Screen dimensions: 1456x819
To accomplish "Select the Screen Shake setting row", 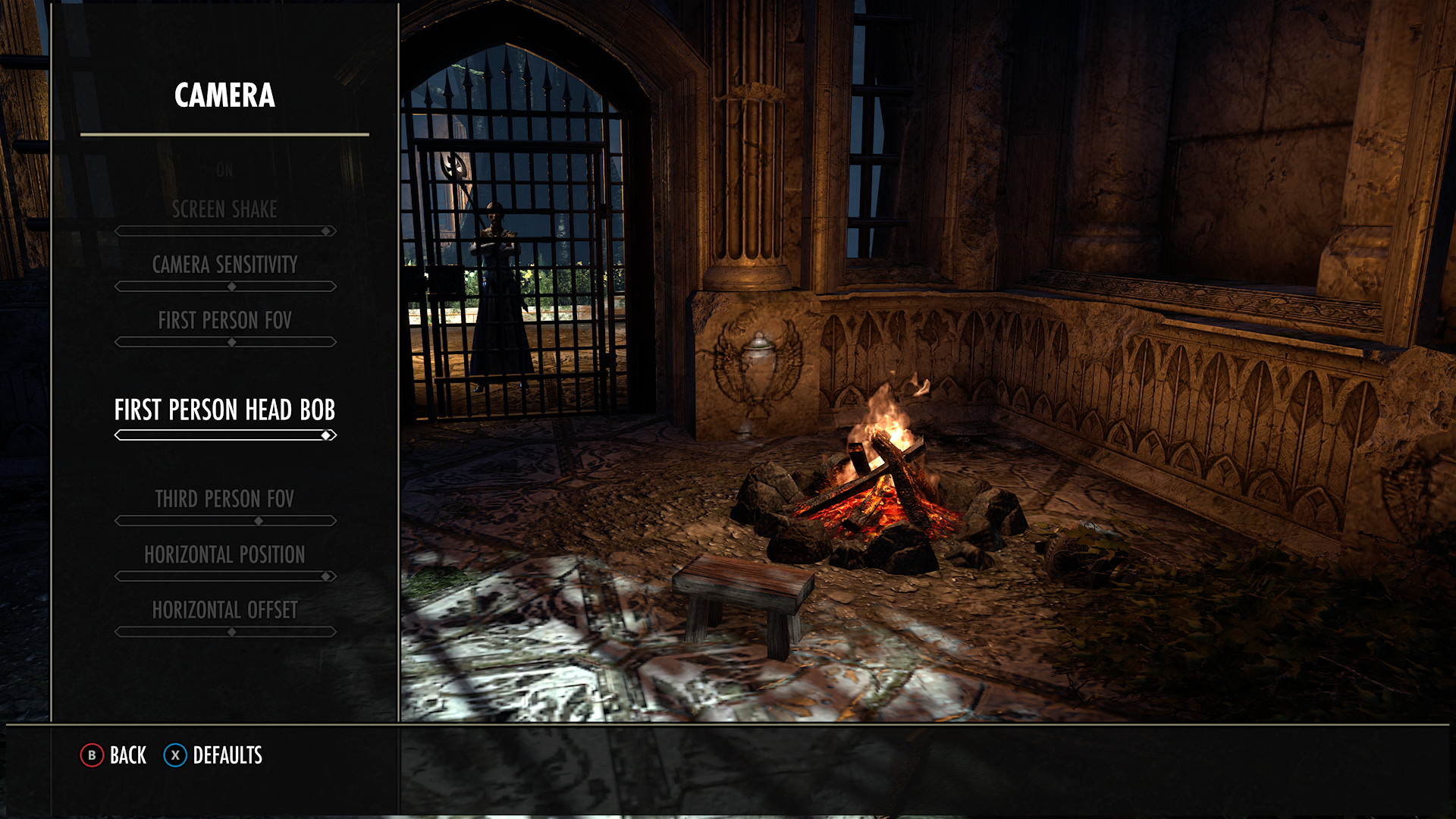I will pyautogui.click(x=224, y=210).
